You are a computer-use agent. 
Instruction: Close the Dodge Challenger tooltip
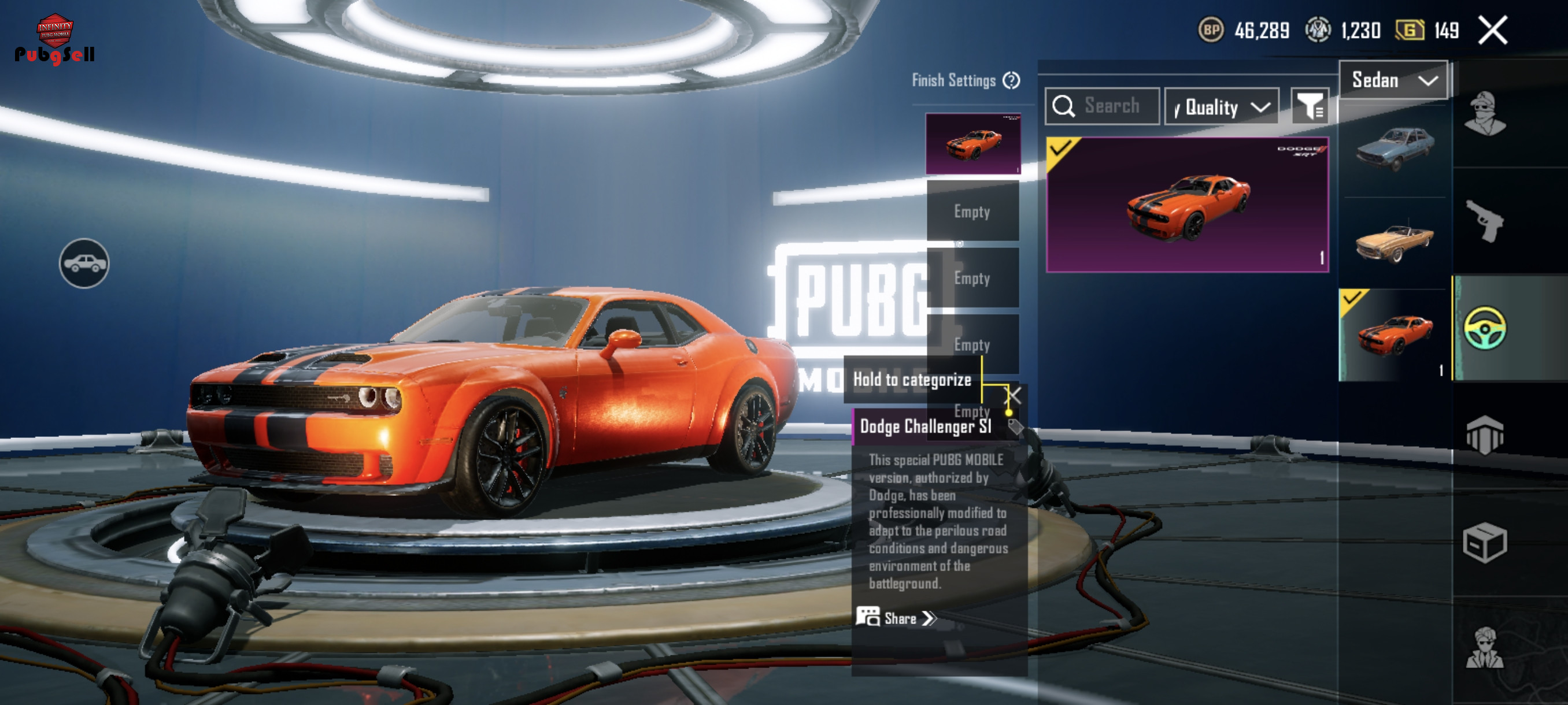click(x=1014, y=395)
